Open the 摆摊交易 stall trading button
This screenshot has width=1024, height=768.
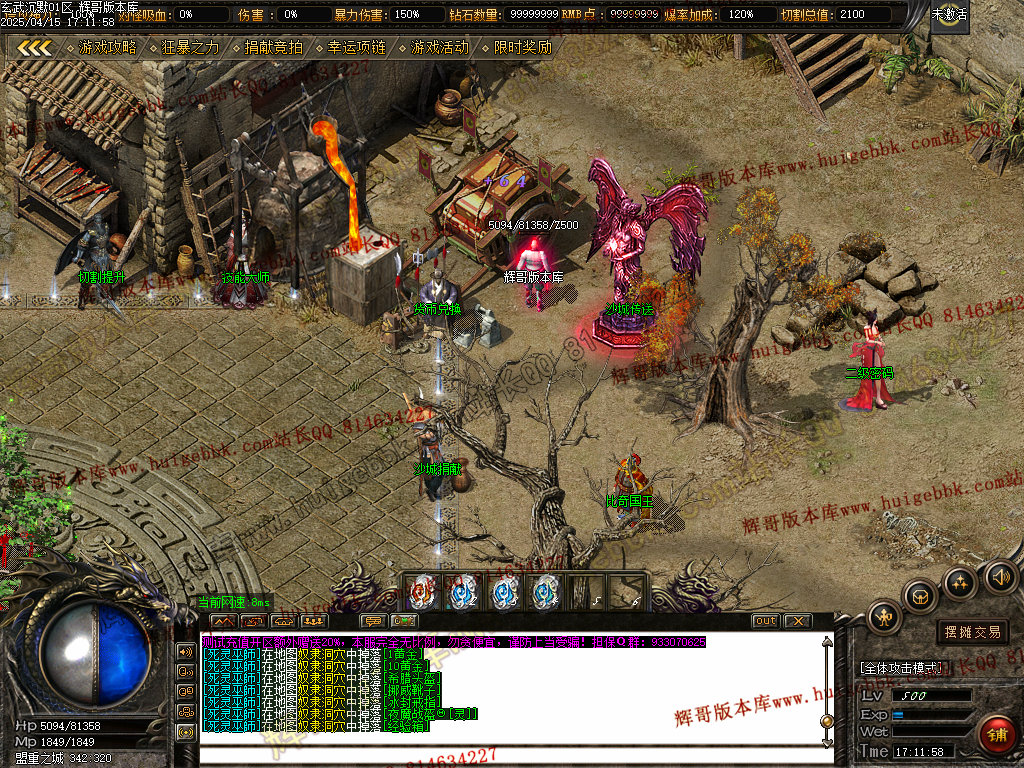point(973,632)
